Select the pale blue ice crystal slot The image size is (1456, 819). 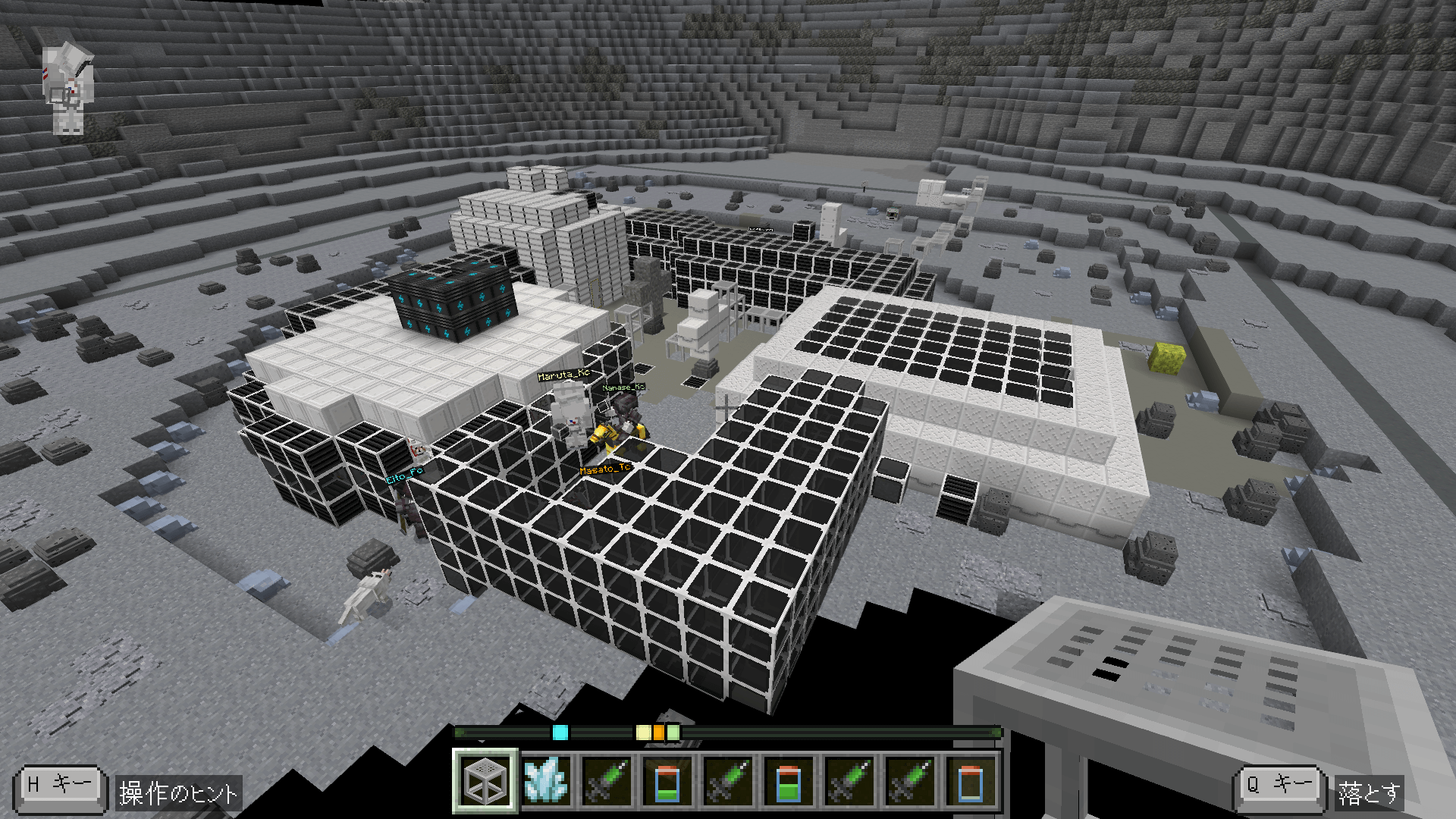point(546,781)
